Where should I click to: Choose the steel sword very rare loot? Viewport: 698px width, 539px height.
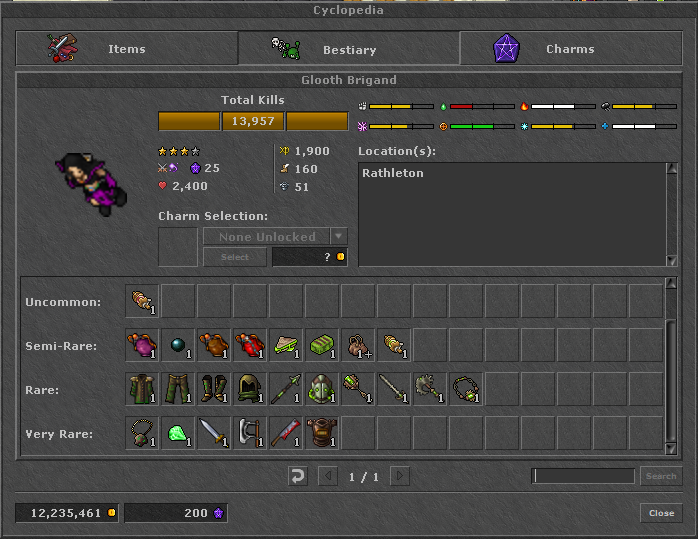(214, 433)
